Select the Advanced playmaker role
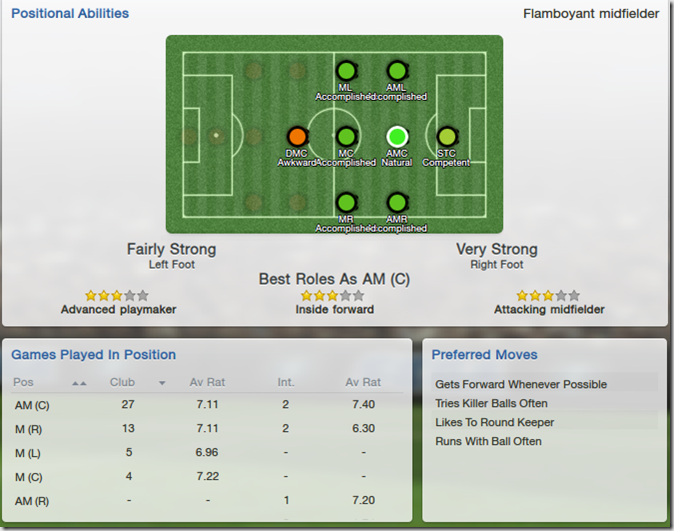Image resolution: width=674 pixels, height=531 pixels. (118, 310)
